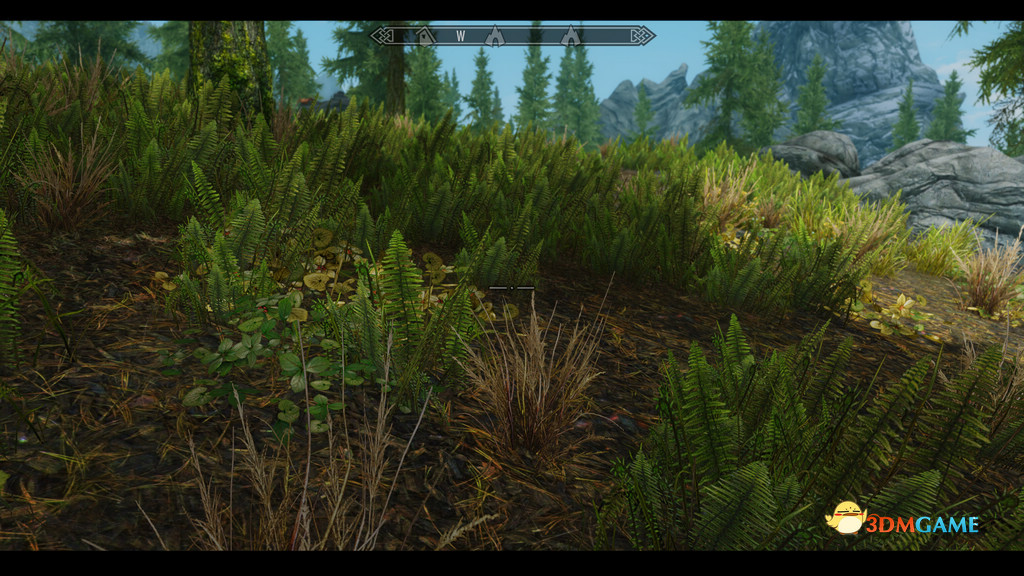Click the compass bar on the HUD
1024x576 pixels.
coord(512,36)
